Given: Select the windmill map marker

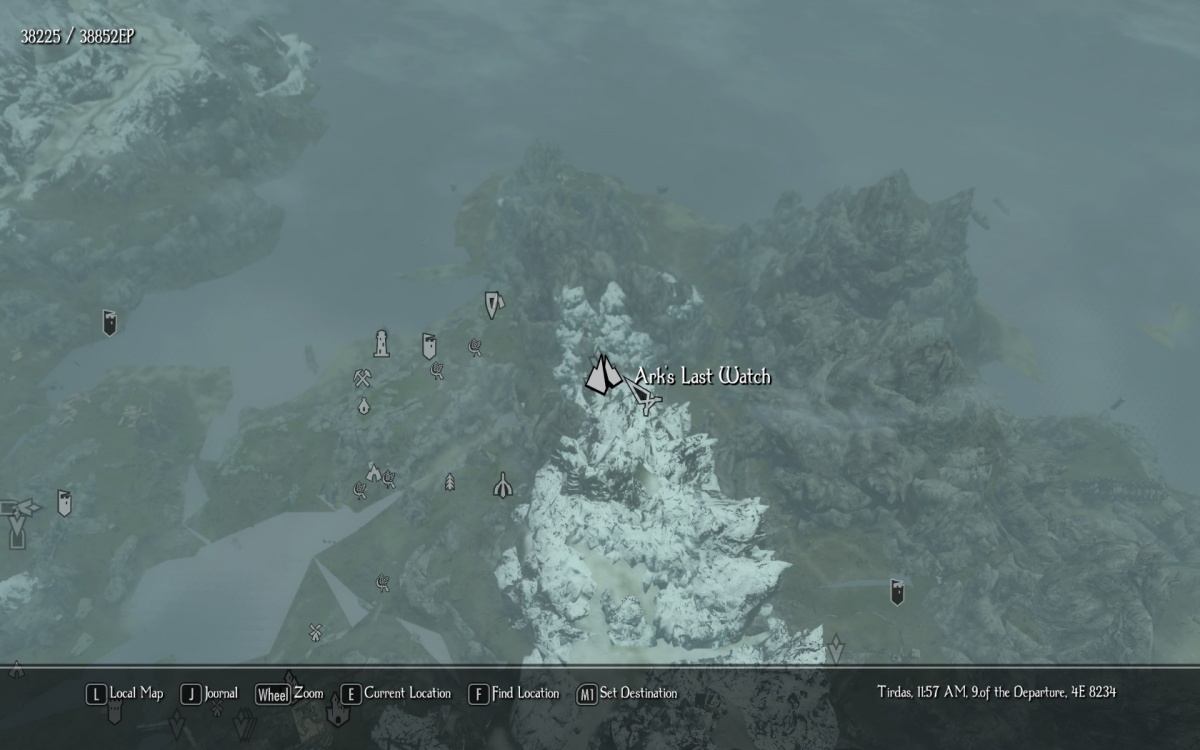Looking at the screenshot, I should pyautogui.click(x=316, y=631).
